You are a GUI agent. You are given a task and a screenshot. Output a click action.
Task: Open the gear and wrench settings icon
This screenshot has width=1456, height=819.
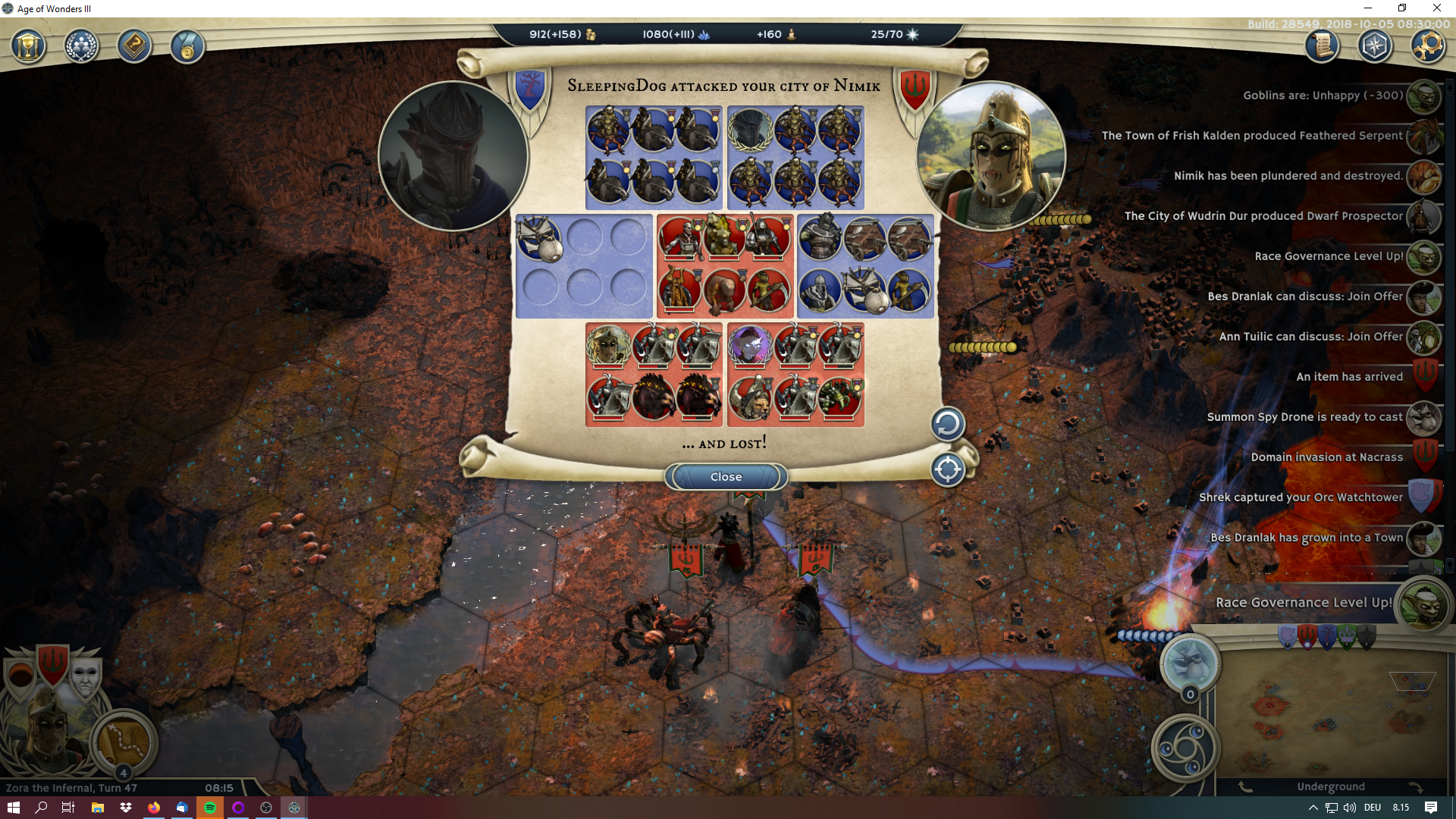[x=1426, y=46]
